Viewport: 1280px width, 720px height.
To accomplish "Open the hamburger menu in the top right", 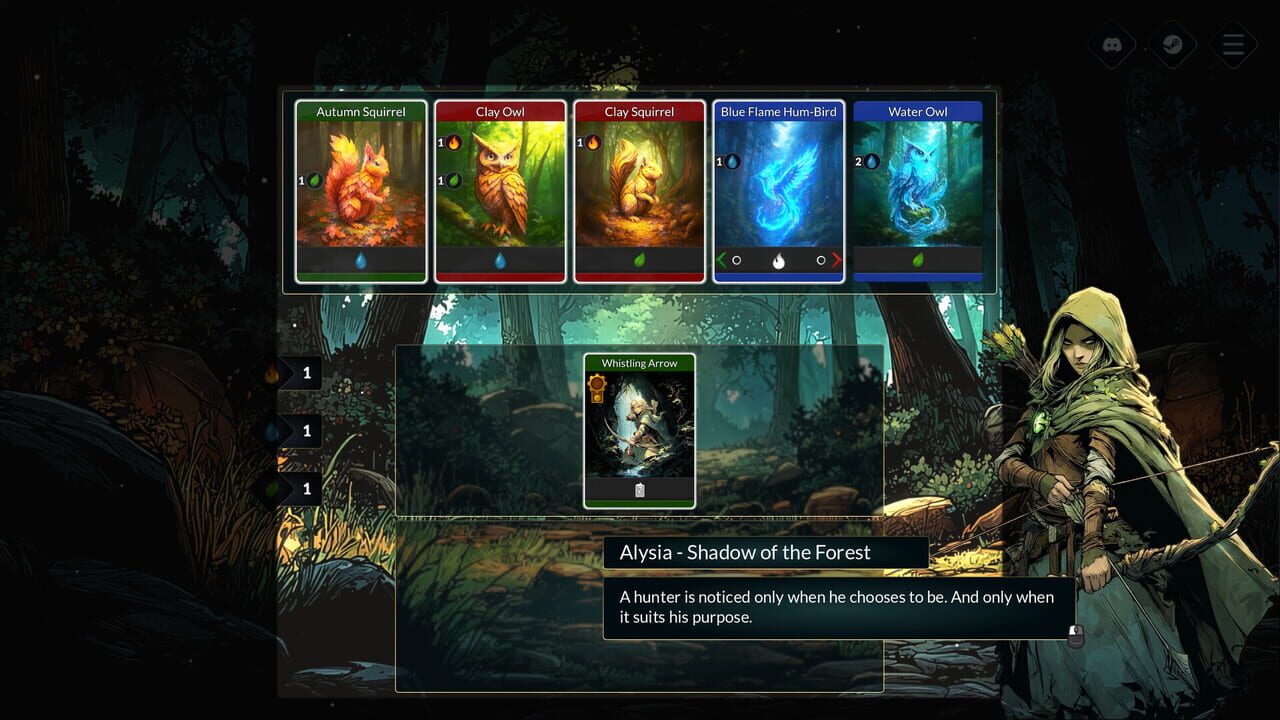I will (1233, 45).
